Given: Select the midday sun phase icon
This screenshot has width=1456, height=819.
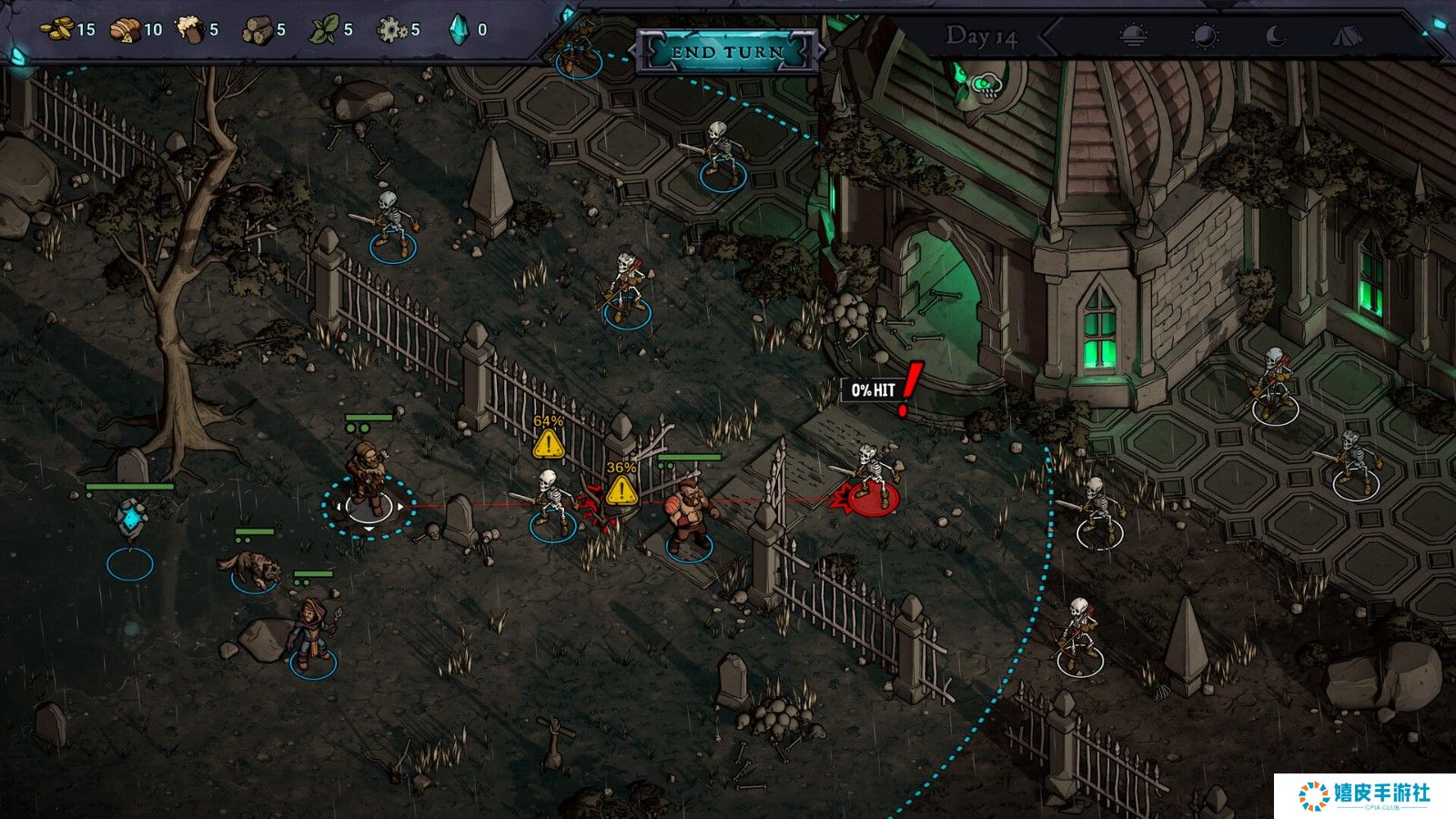Looking at the screenshot, I should coord(1205,36).
